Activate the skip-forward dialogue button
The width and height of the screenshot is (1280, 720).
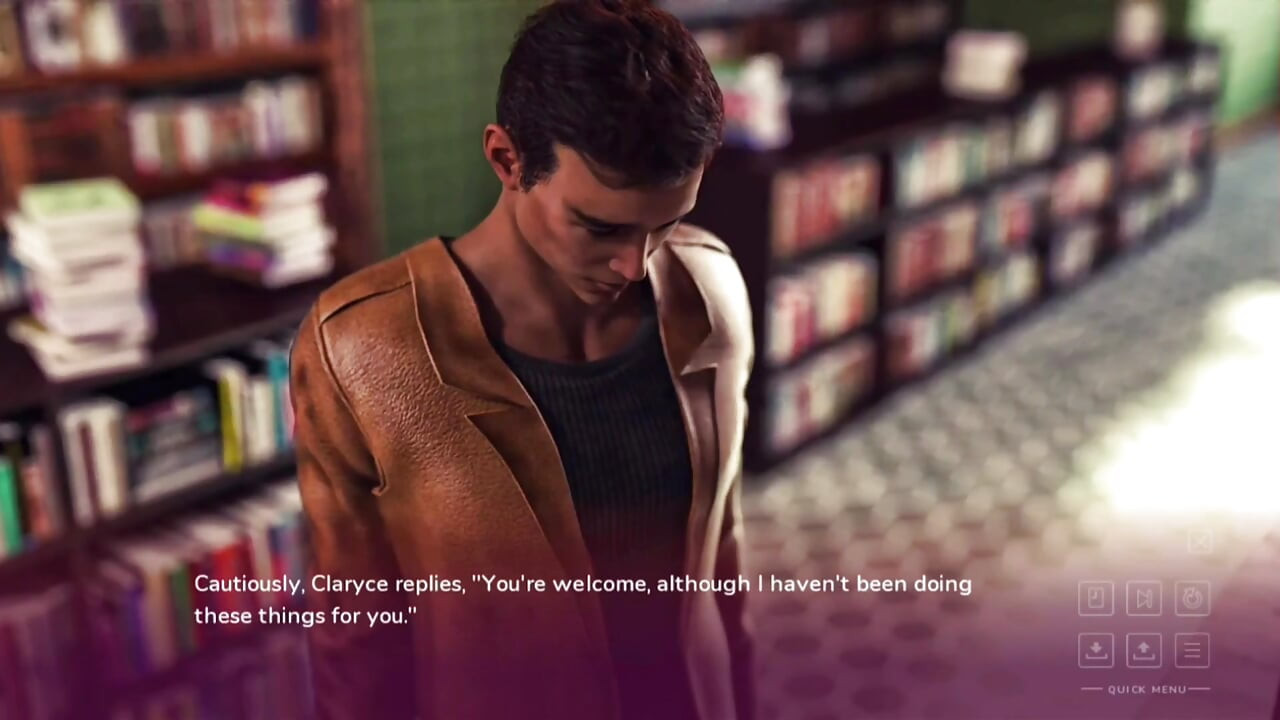(x=1144, y=598)
